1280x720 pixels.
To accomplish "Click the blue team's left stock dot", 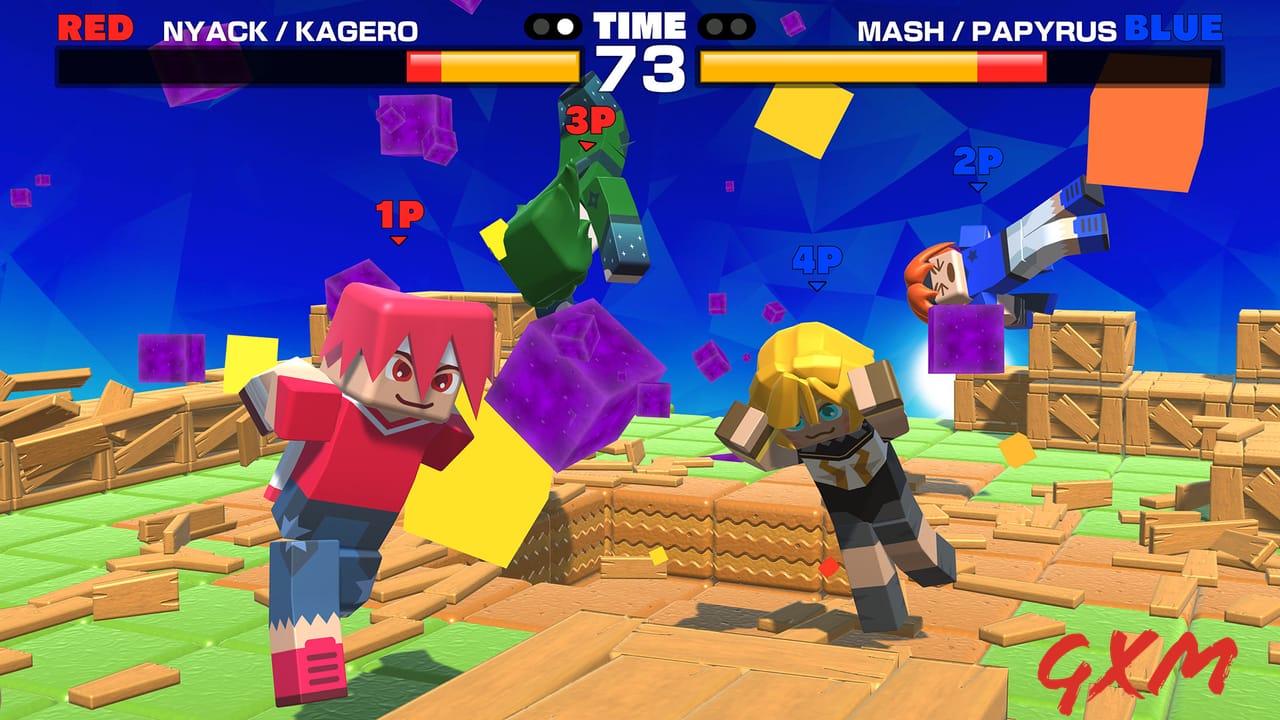I will click(715, 26).
